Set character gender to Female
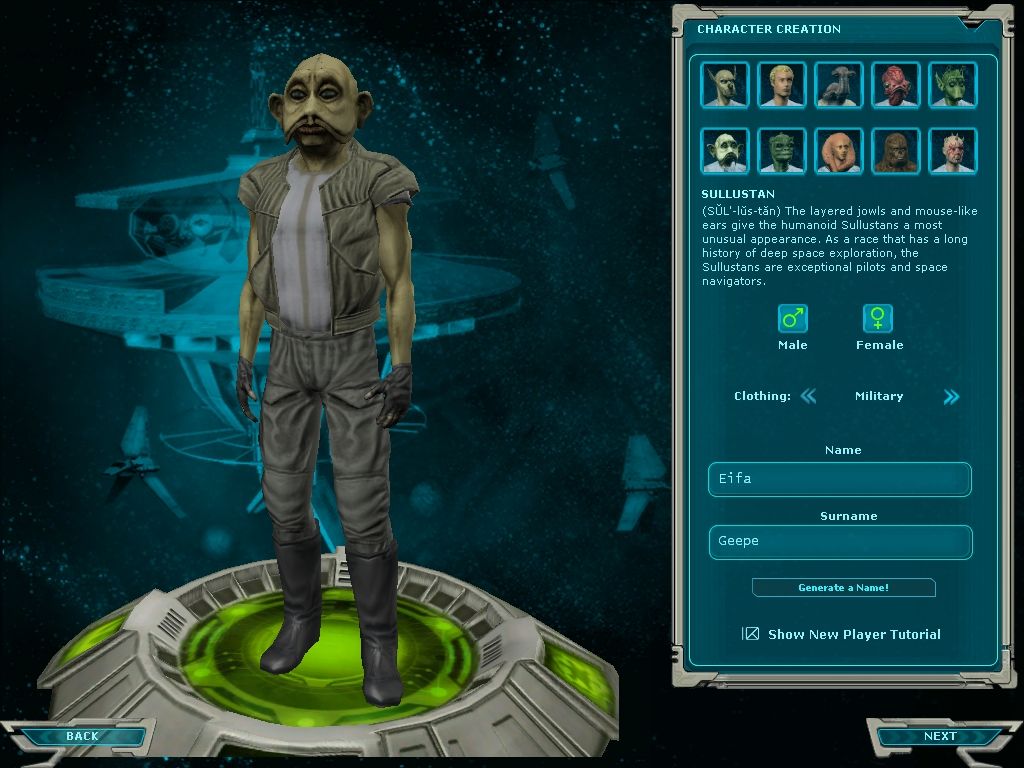 (878, 319)
